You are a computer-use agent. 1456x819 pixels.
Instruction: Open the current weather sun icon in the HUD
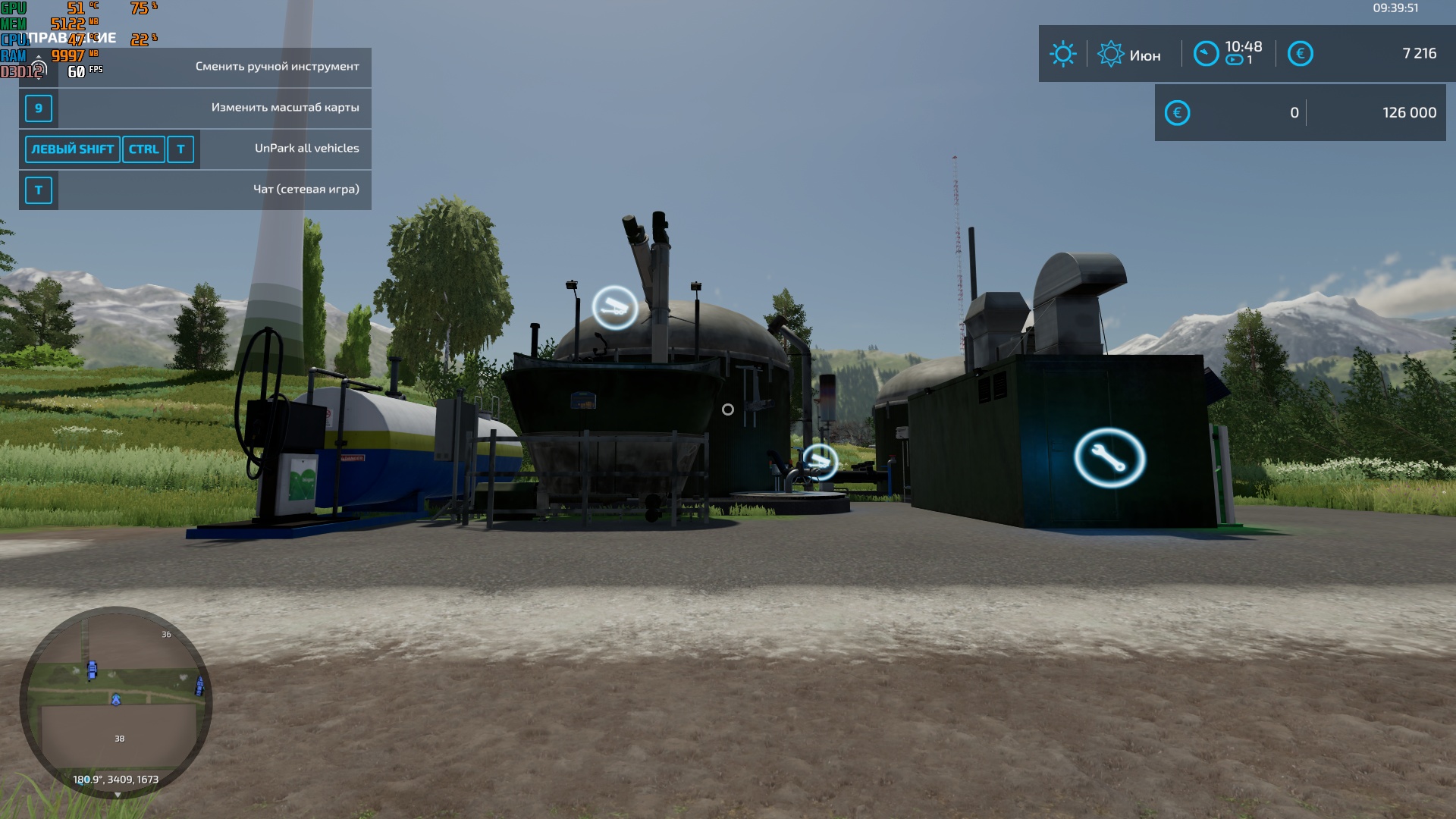(x=1063, y=54)
